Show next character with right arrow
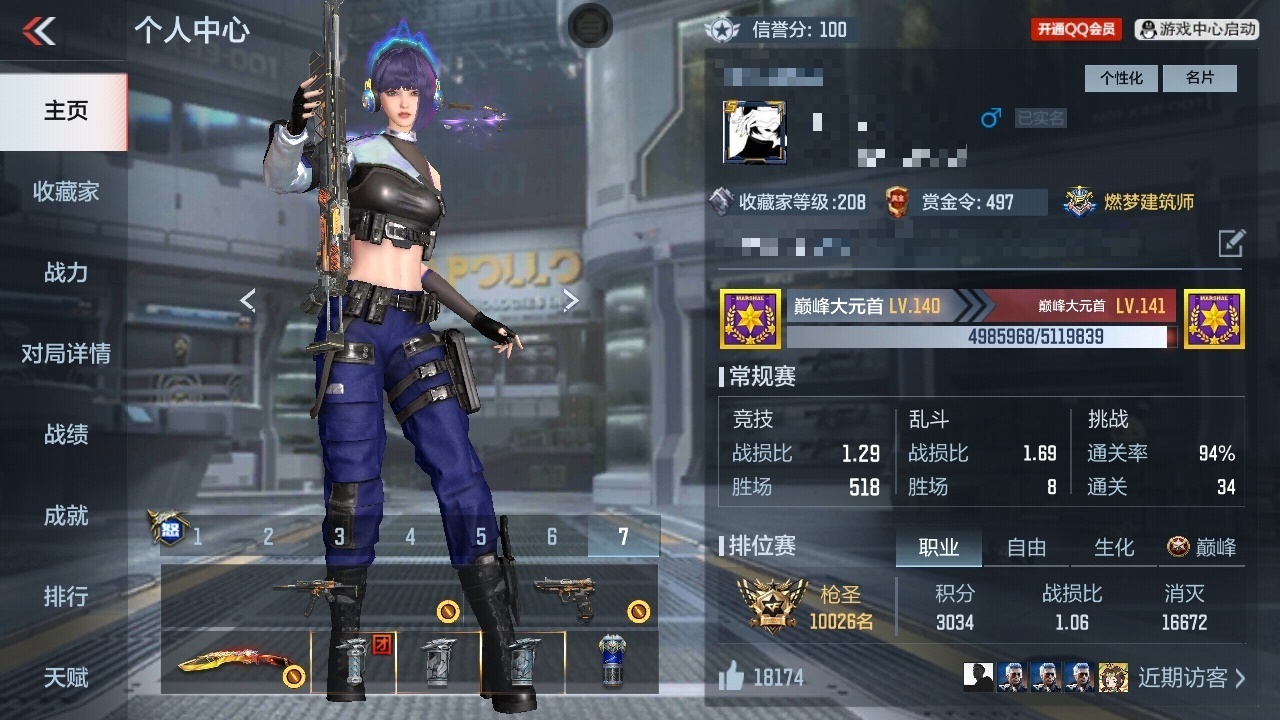1280x720 pixels. click(x=571, y=300)
